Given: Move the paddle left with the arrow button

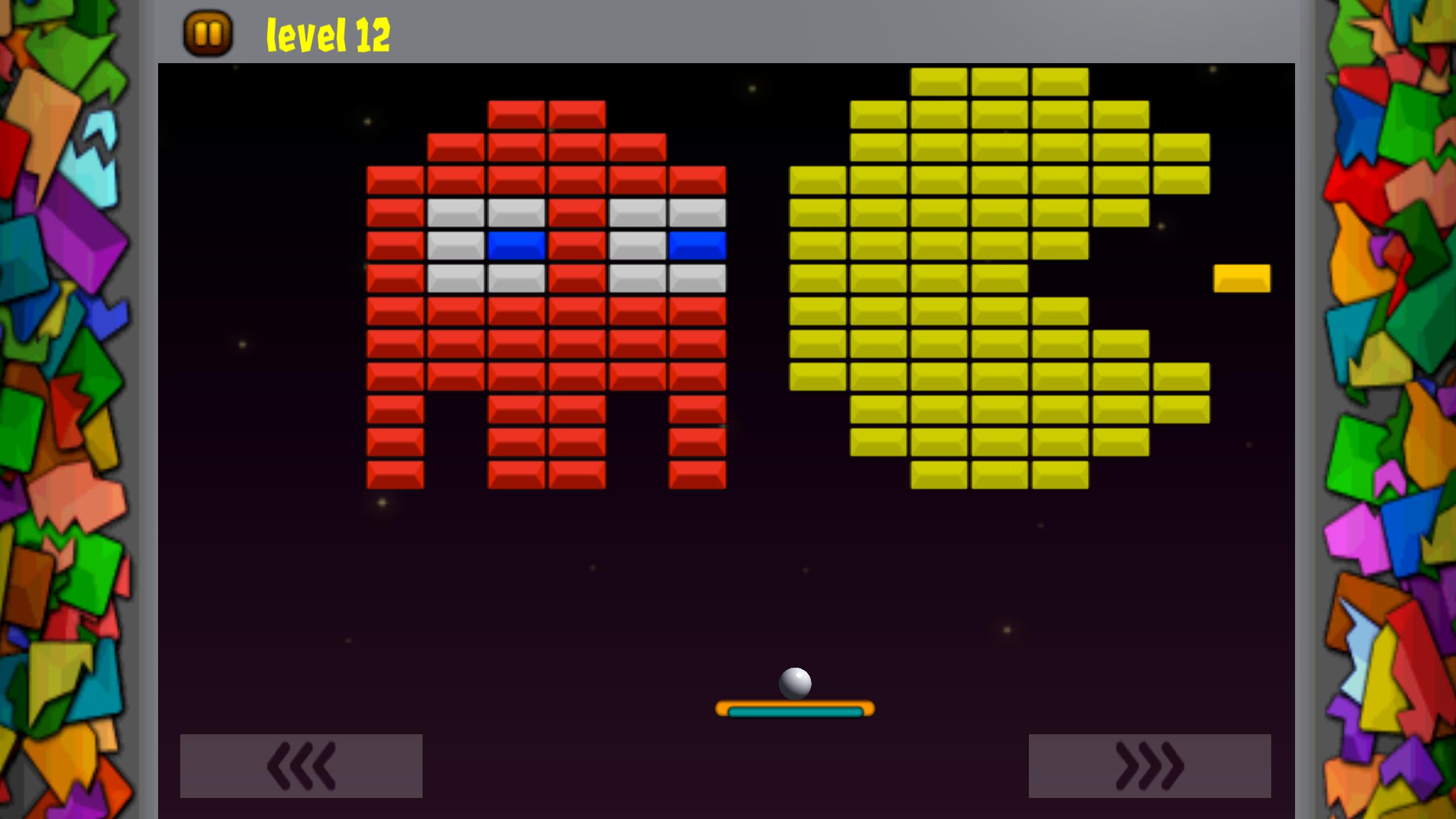Looking at the screenshot, I should (301, 766).
